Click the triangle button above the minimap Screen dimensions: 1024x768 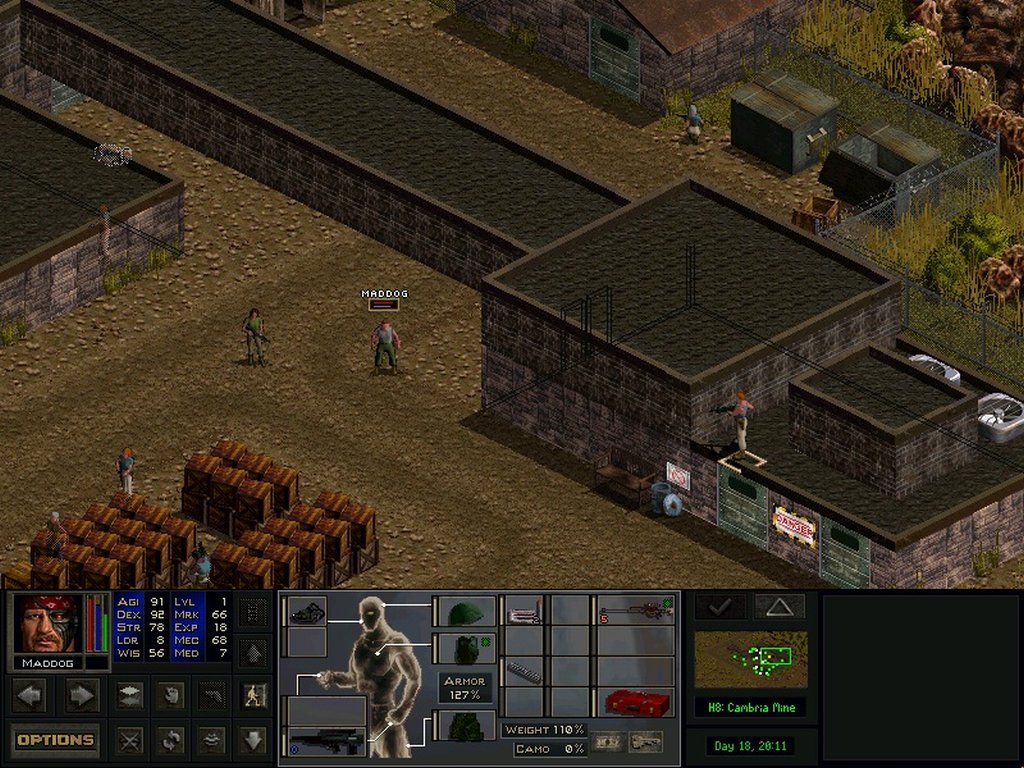click(x=779, y=606)
